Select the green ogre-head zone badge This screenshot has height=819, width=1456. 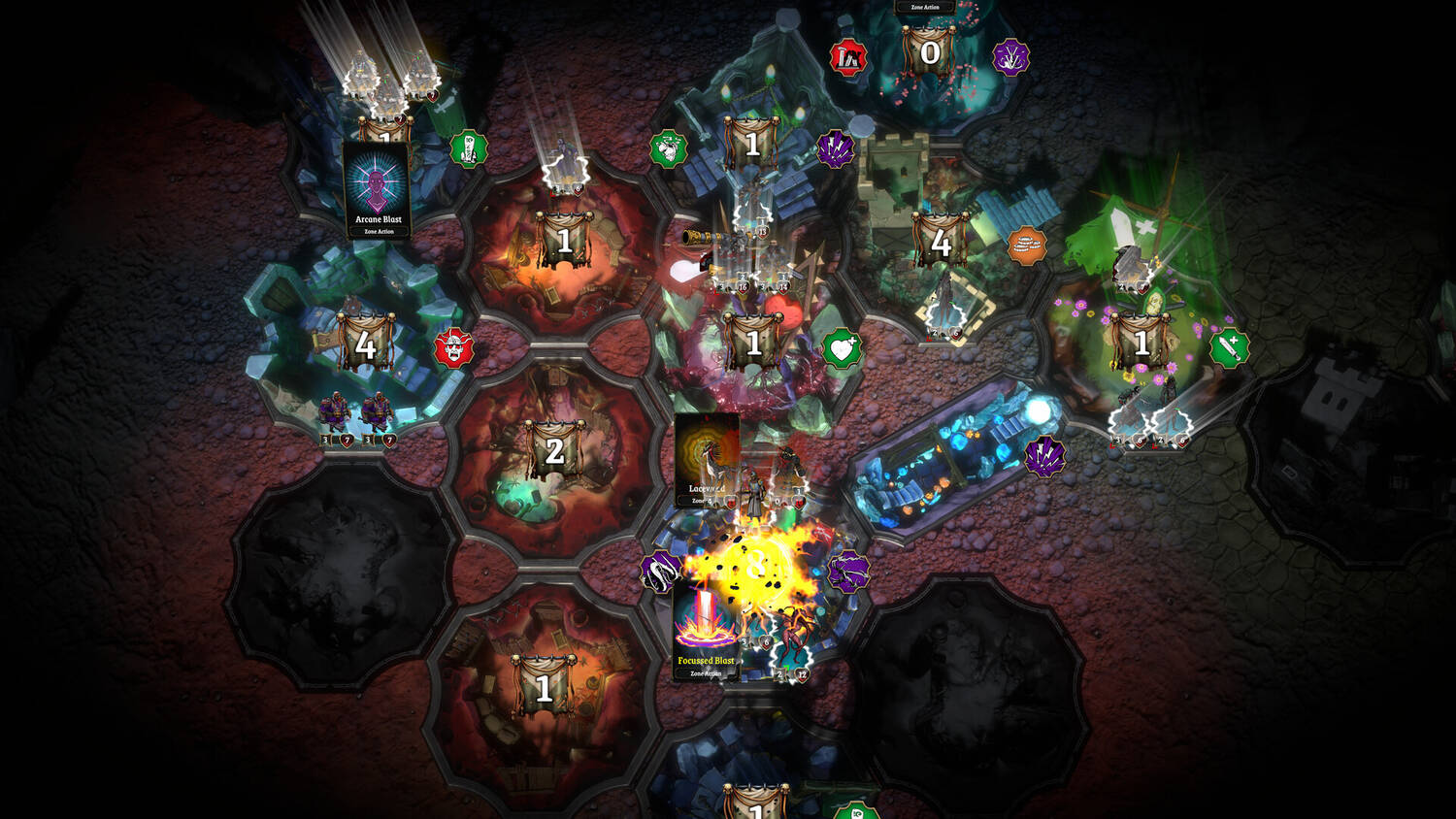[x=669, y=149]
